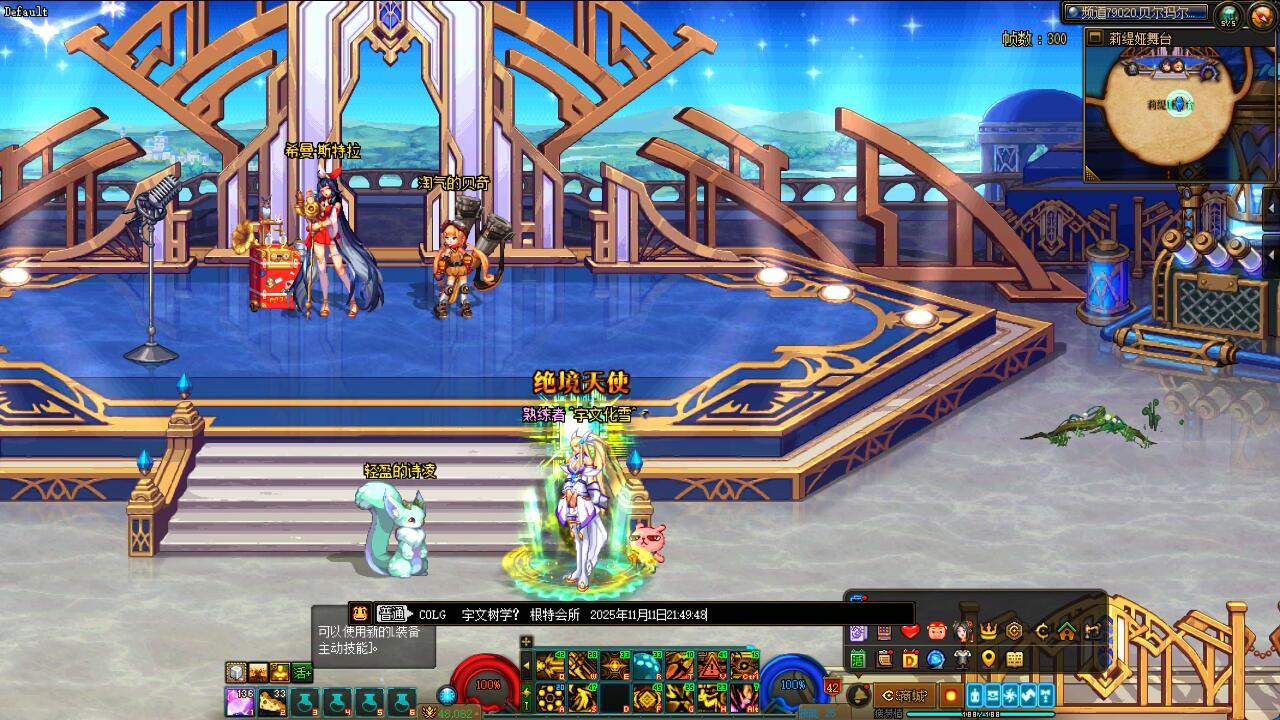Click the red heart menu icon
The image size is (1280, 720).
(x=910, y=631)
